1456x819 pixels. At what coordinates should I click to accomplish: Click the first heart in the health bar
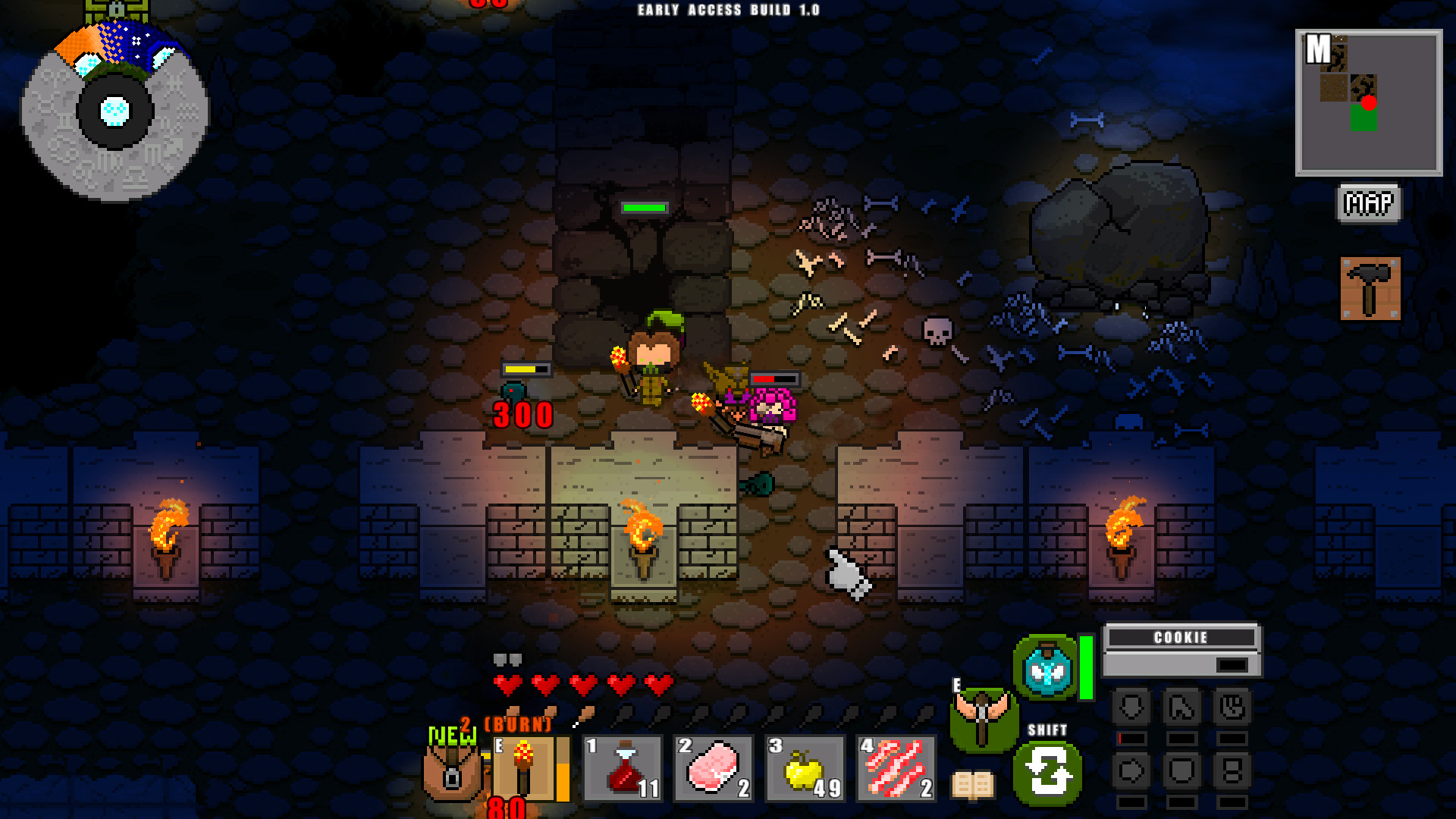[x=510, y=684]
